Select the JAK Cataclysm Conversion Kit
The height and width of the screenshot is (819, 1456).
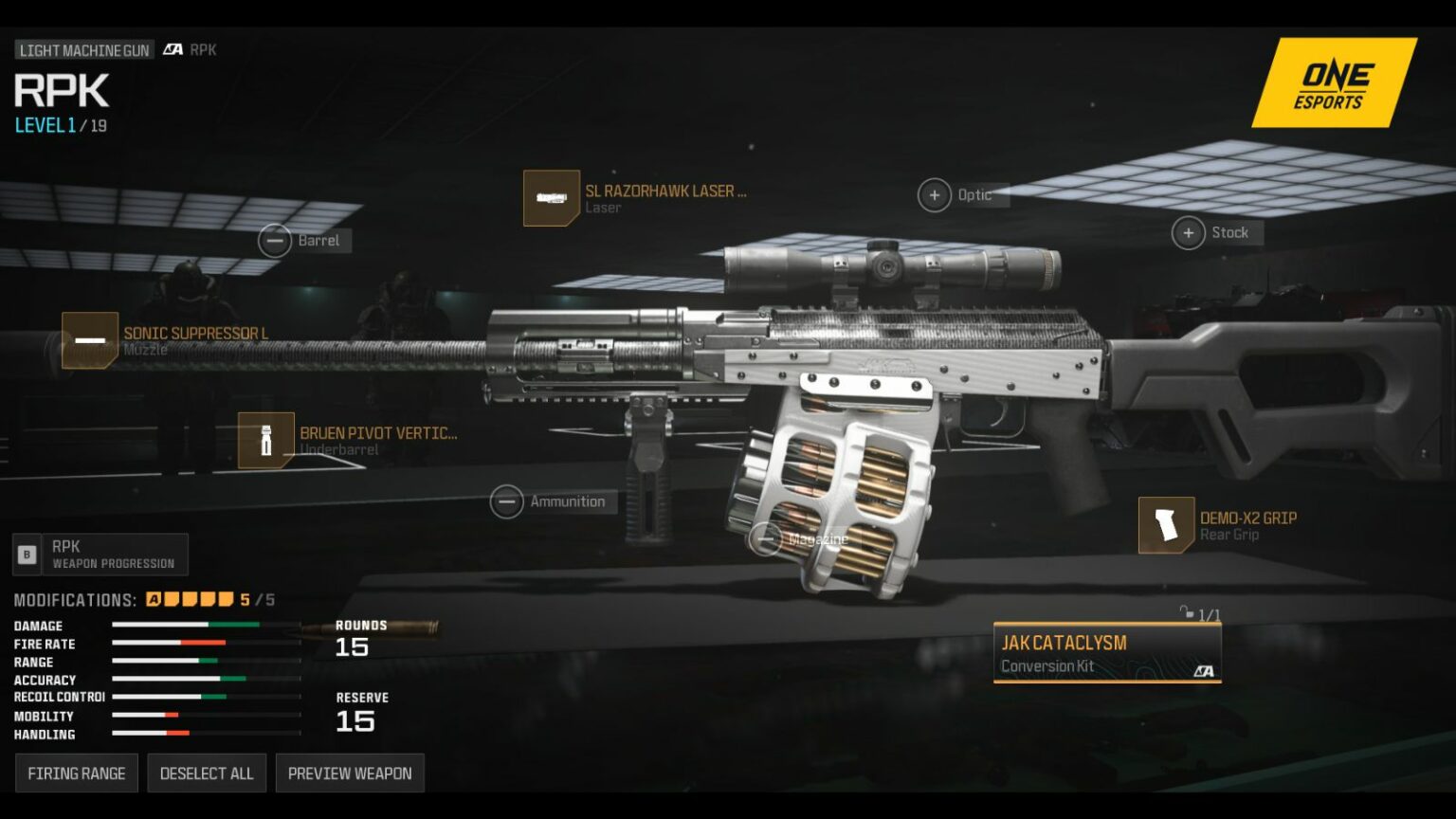(1106, 652)
